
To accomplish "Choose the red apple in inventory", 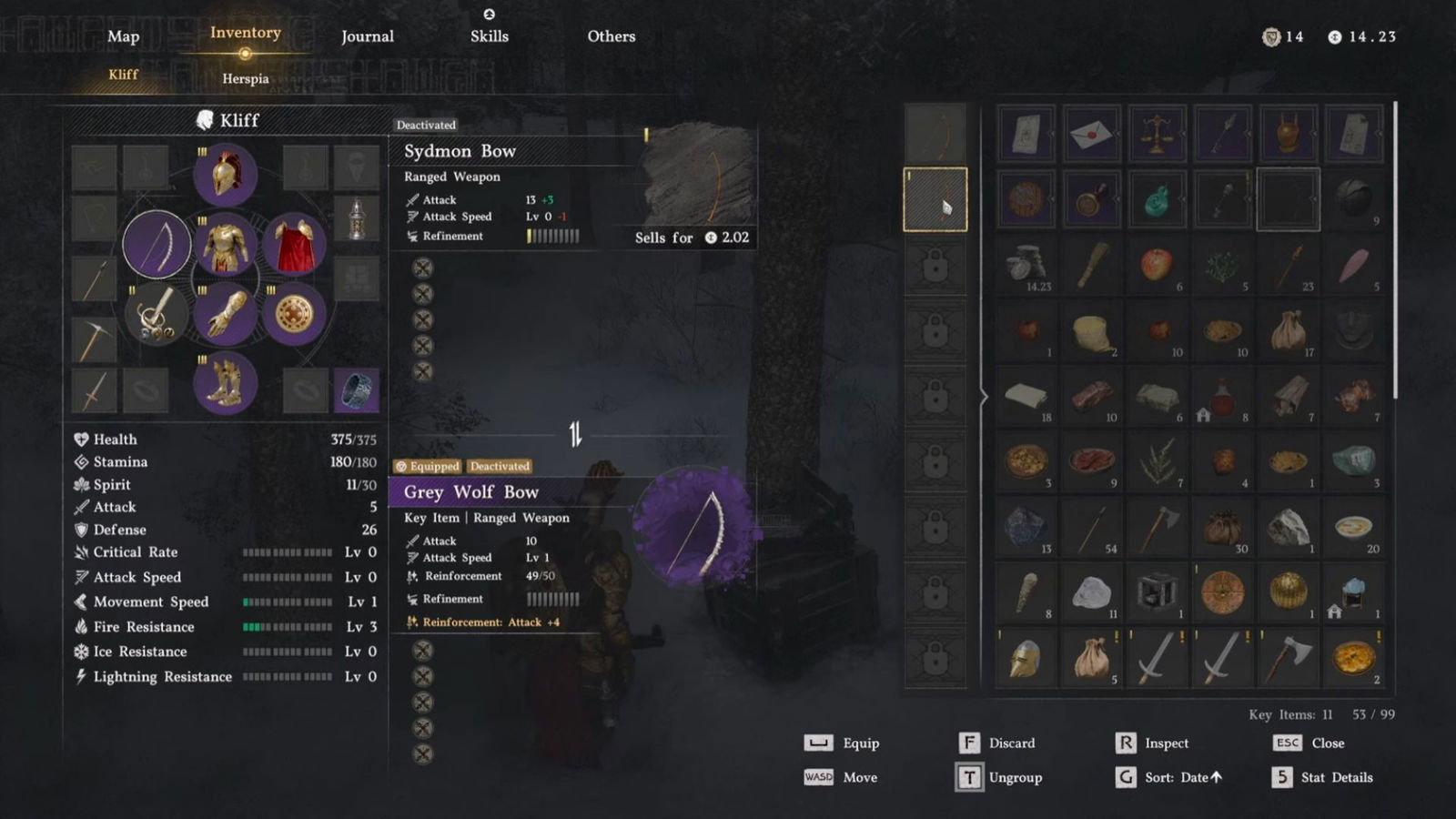I will coord(1157,265).
